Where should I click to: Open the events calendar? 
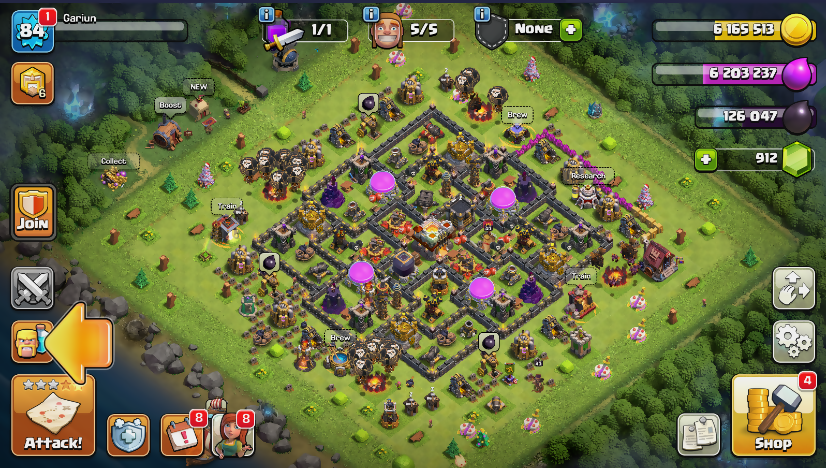click(x=181, y=434)
